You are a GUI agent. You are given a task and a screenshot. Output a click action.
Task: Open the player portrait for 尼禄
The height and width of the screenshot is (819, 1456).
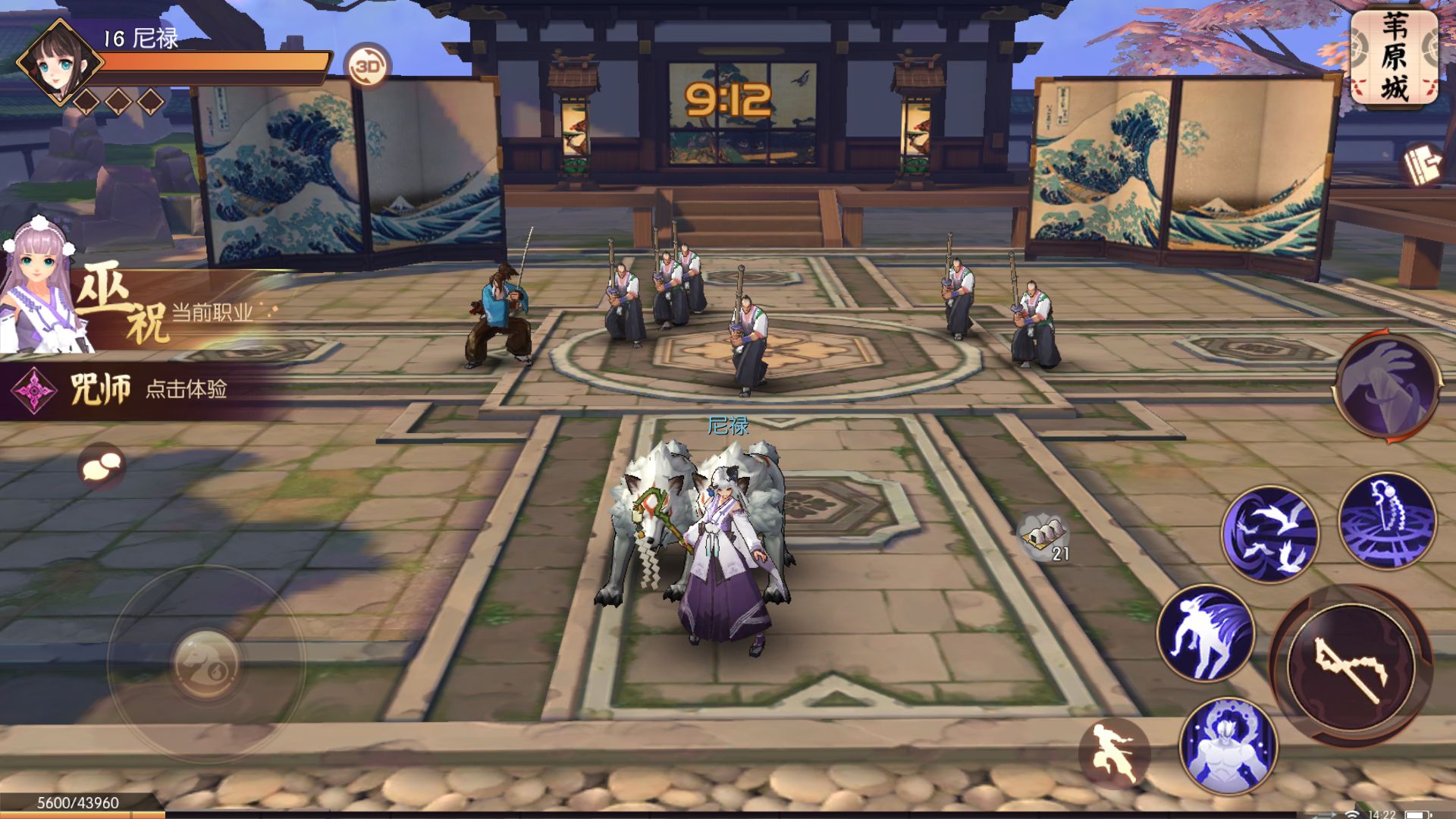tap(59, 62)
